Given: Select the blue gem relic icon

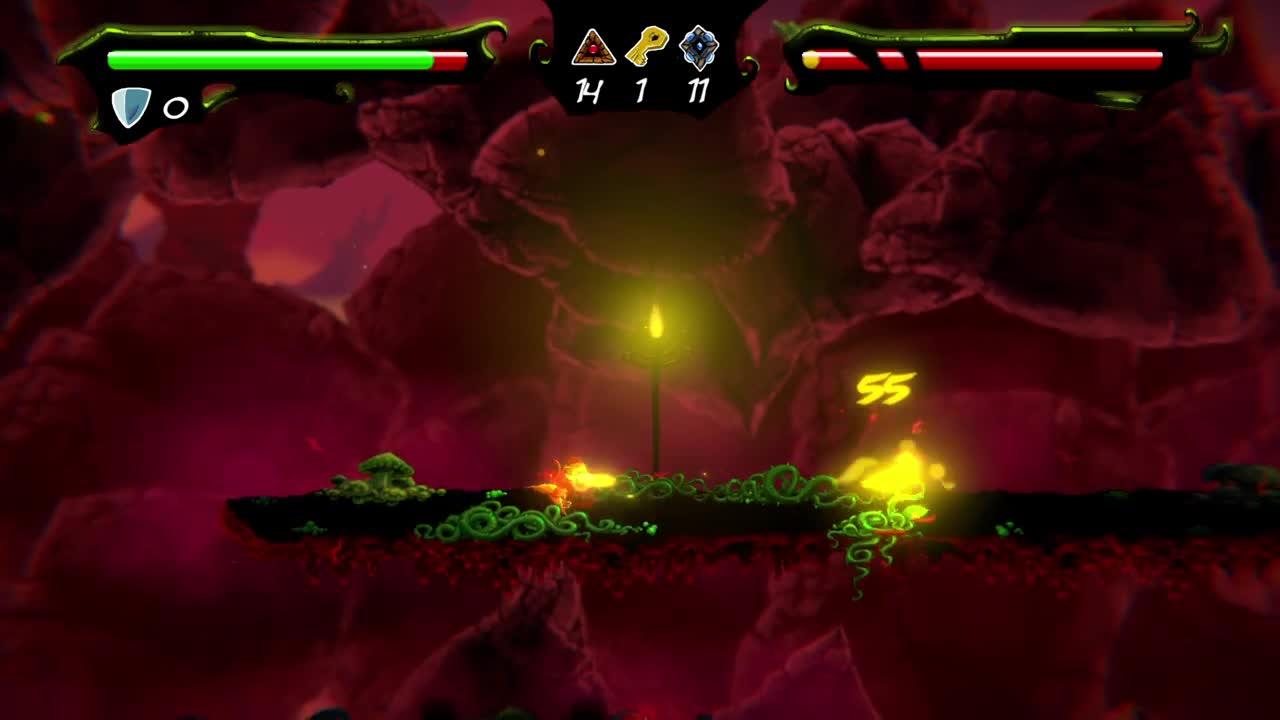Looking at the screenshot, I should 698,46.
